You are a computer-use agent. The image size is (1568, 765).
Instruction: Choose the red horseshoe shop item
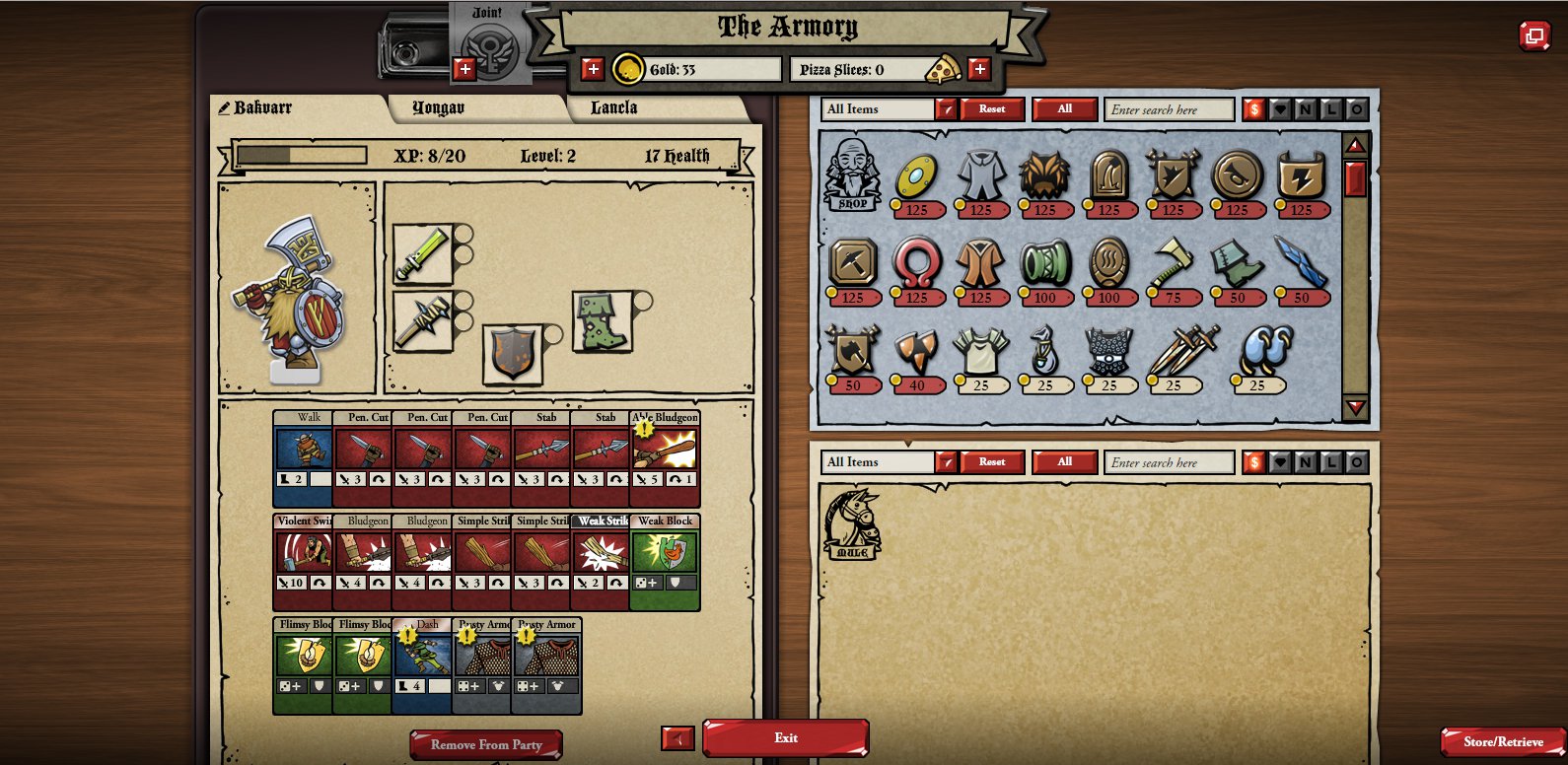tap(916, 262)
